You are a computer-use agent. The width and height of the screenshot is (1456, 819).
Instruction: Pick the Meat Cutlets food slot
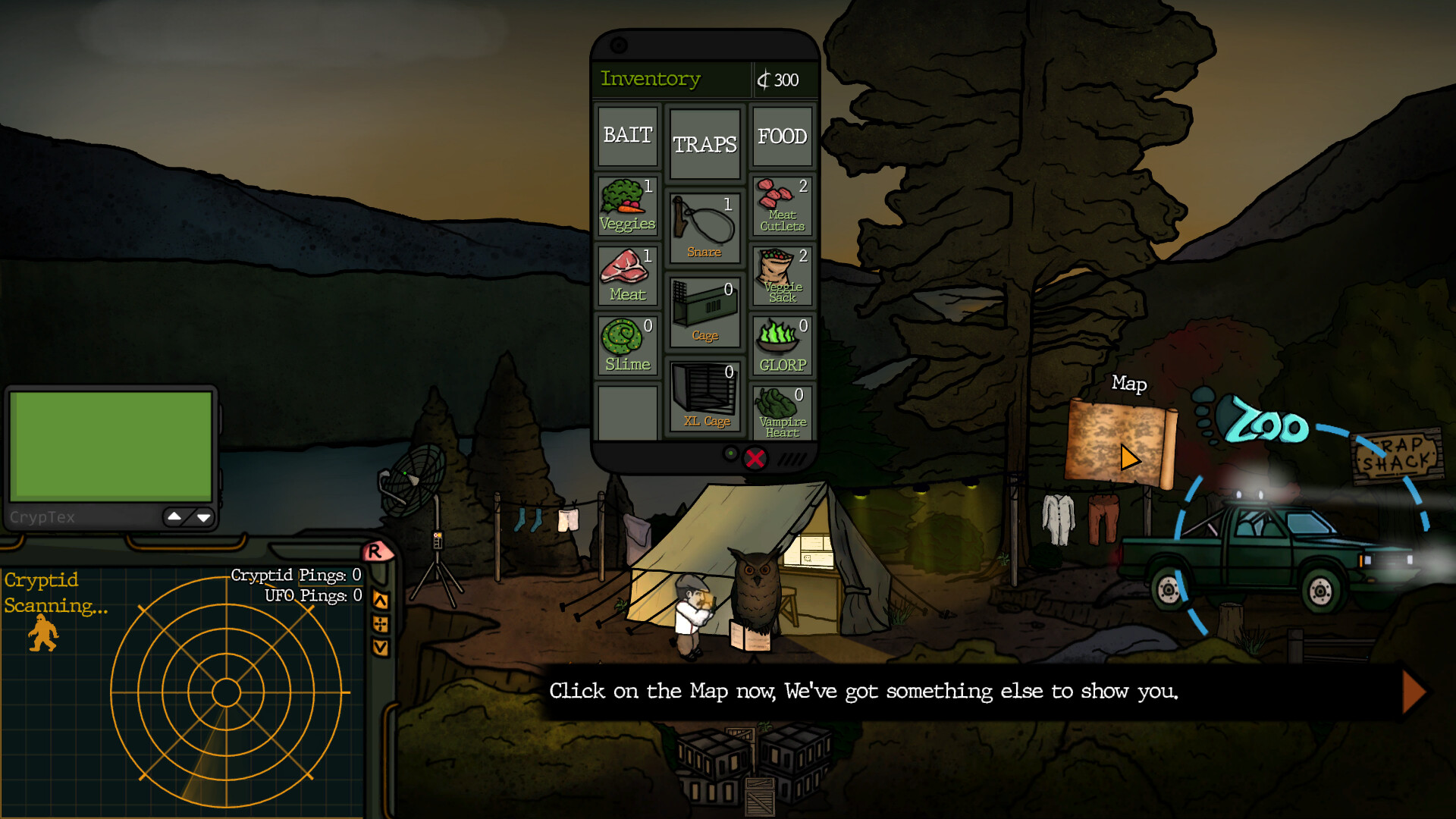click(x=782, y=206)
